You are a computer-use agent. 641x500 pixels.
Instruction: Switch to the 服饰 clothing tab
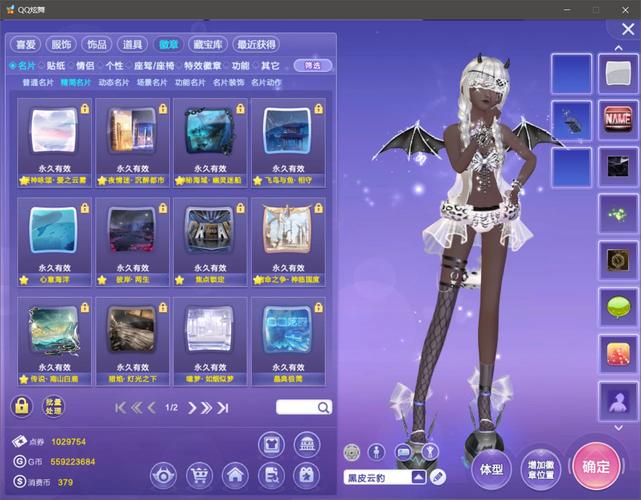(x=61, y=44)
